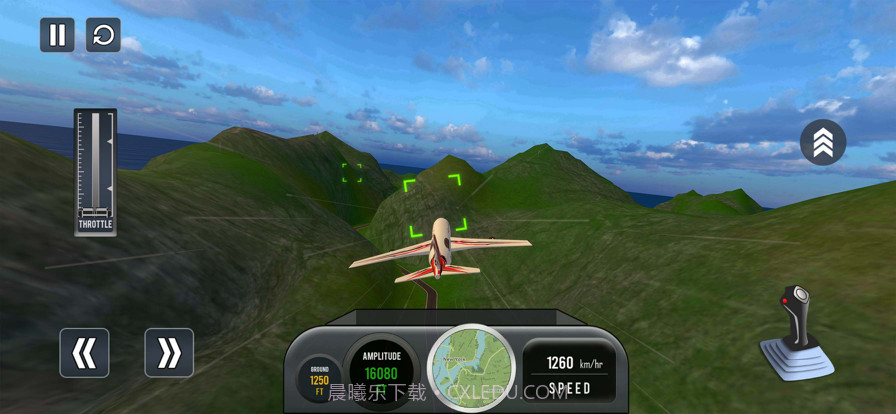Steer left with the left arrow button
This screenshot has height=414, width=896.
pyautogui.click(x=84, y=352)
